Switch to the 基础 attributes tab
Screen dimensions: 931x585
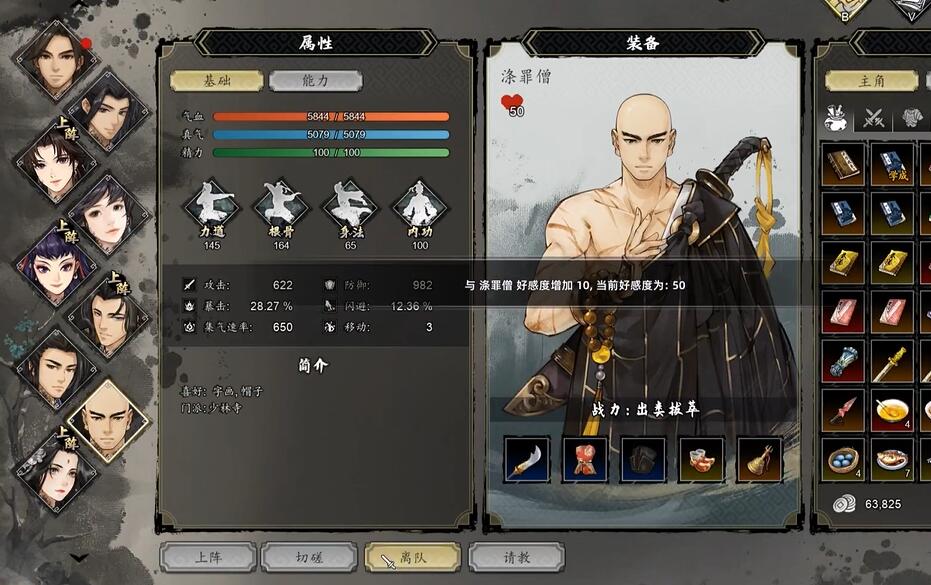click(216, 81)
